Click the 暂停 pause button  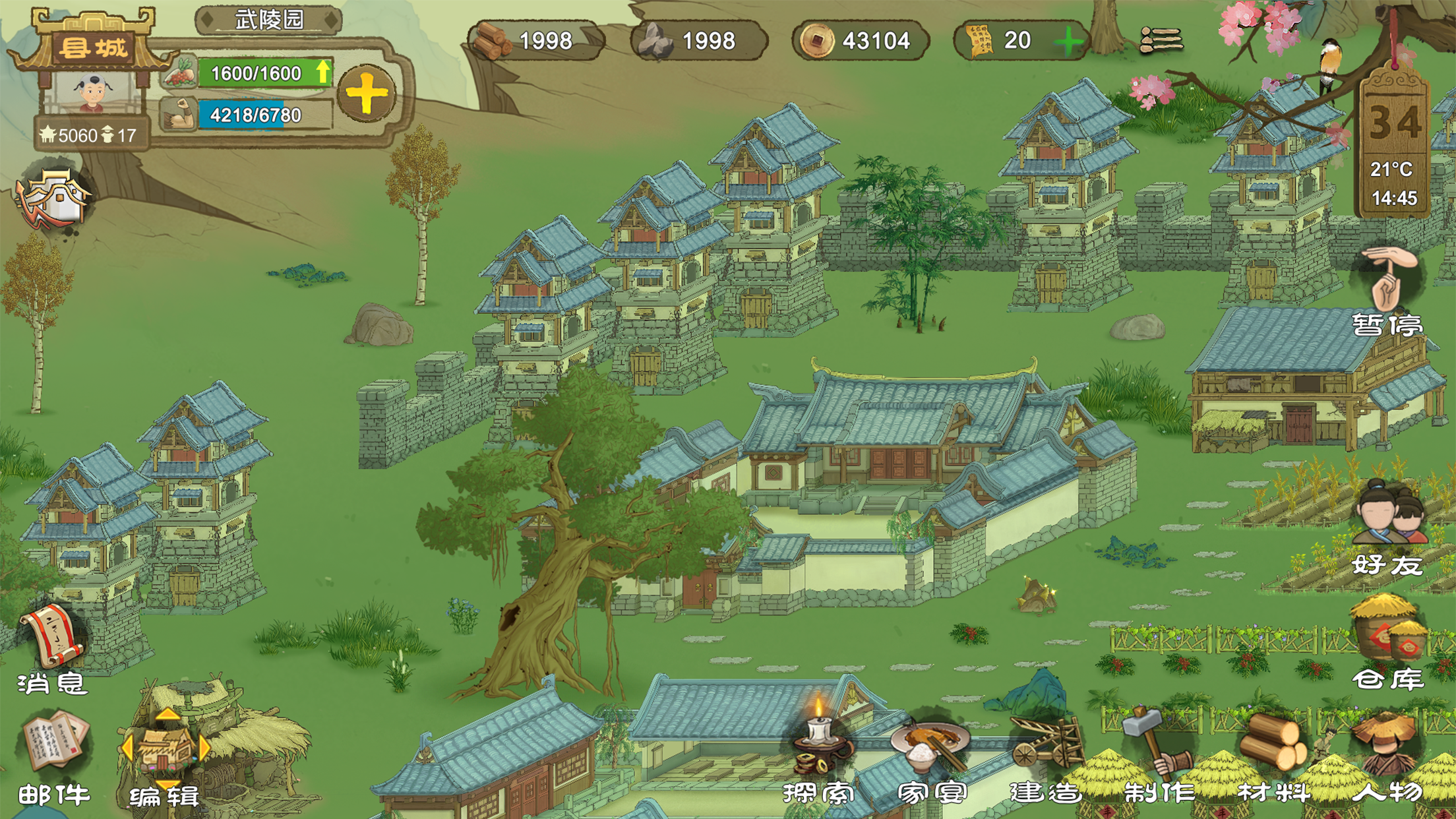point(1387,290)
